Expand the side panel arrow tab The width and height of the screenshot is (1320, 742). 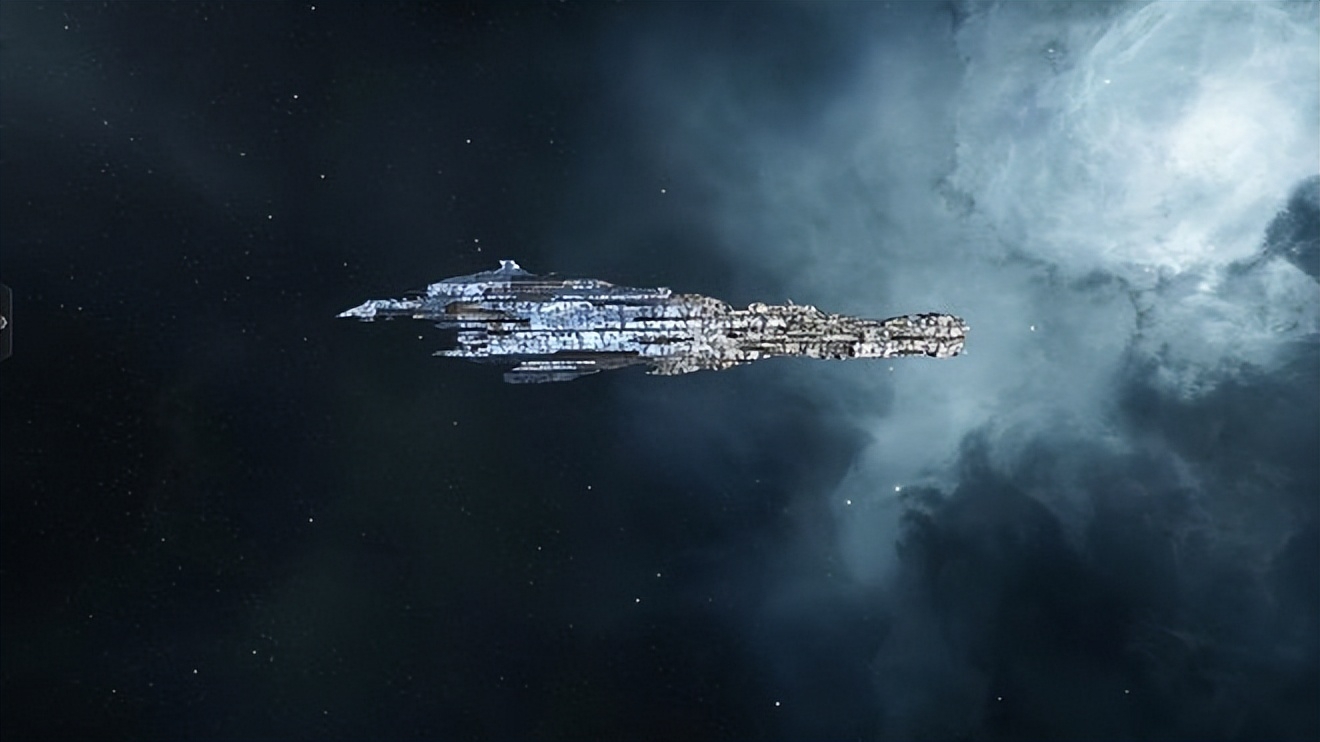point(4,322)
